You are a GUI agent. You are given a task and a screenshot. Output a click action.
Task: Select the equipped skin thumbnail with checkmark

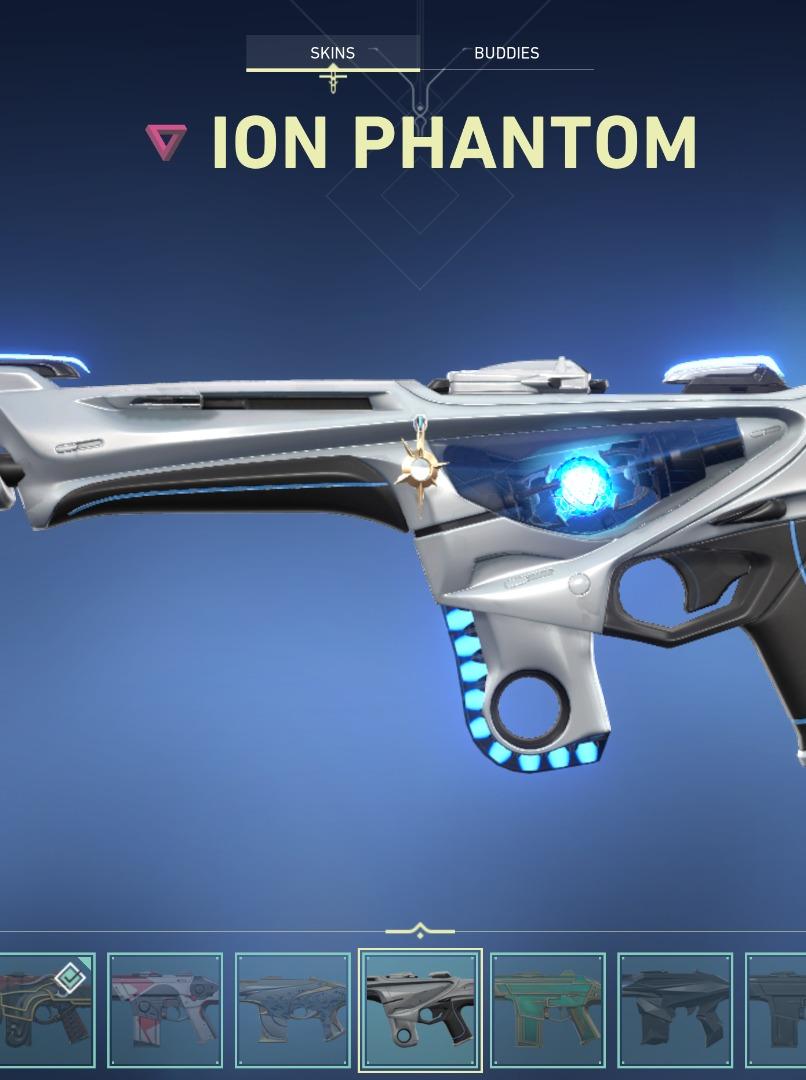pyautogui.click(x=46, y=1009)
